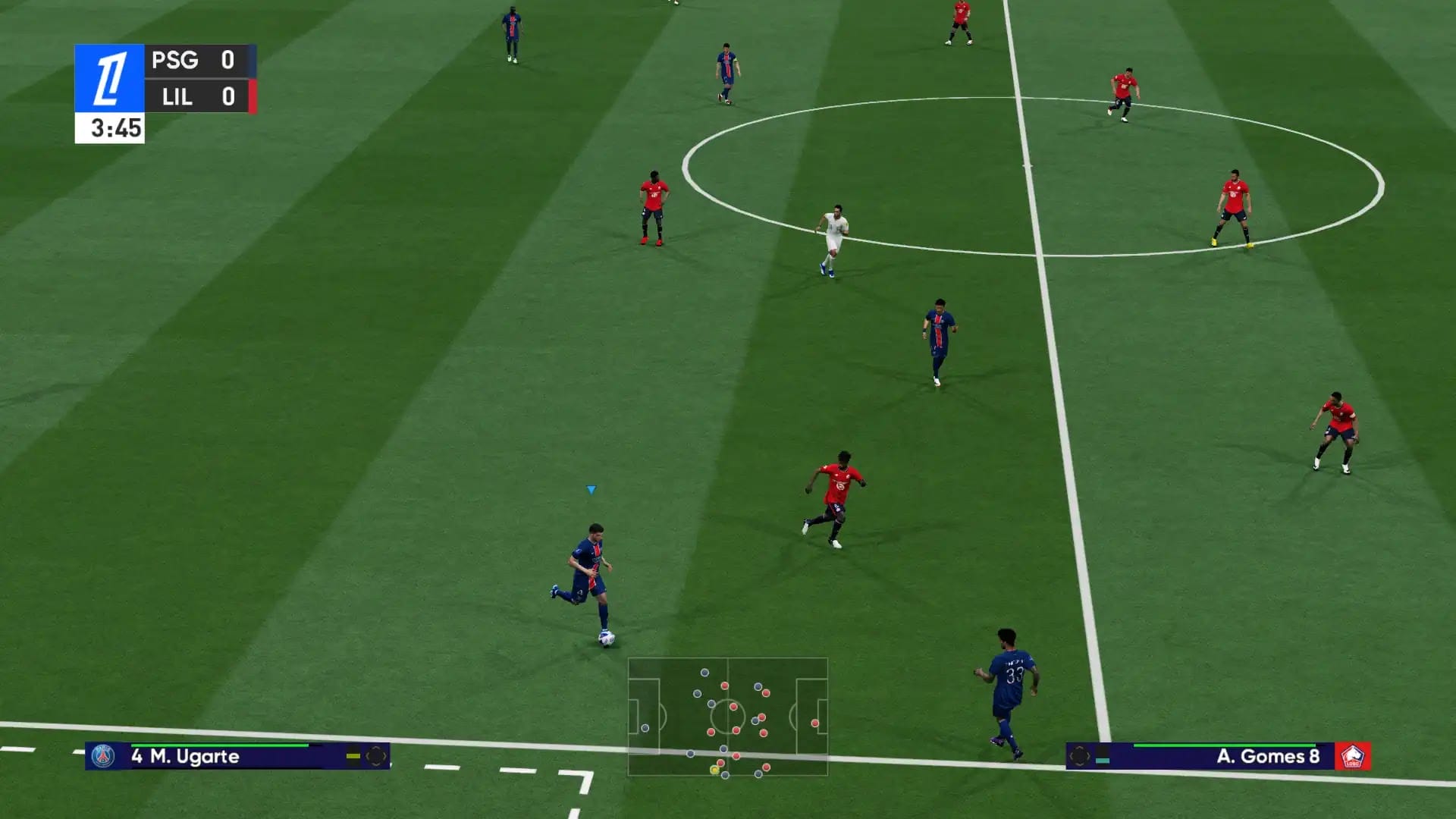
Task: Click the PSG club crest icon
Action: pos(103,756)
